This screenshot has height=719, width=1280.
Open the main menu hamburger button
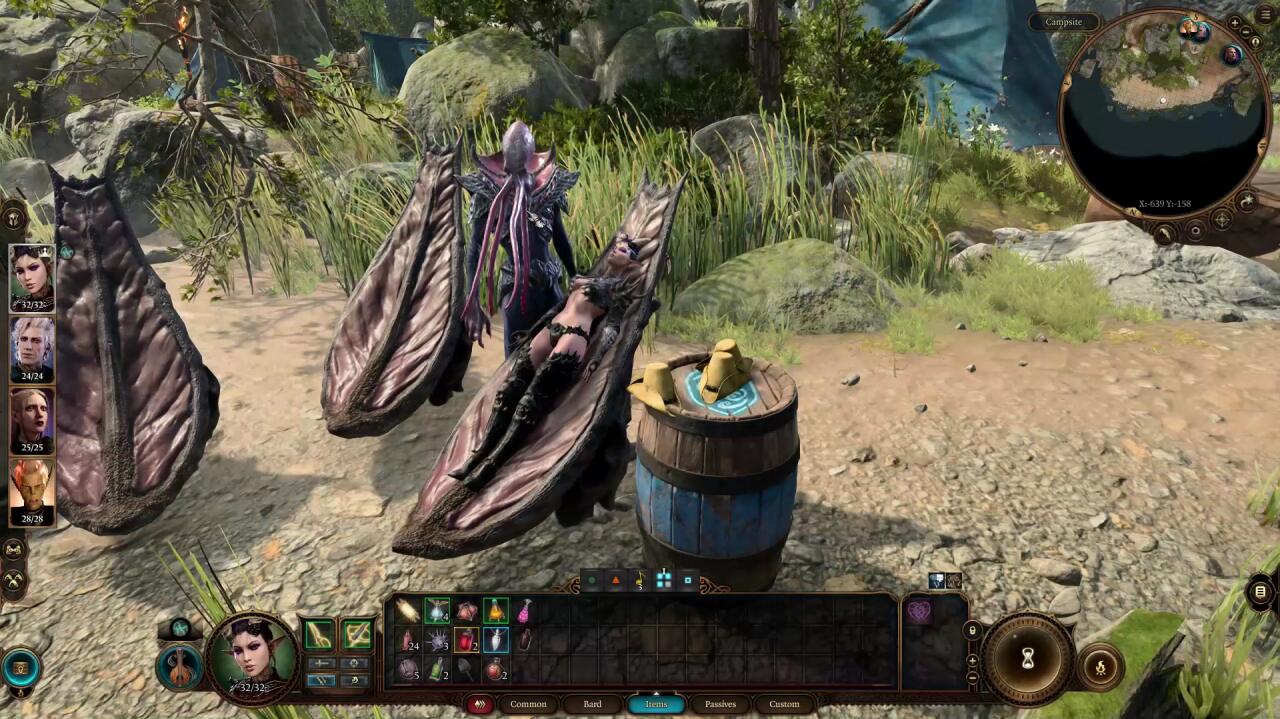[1265, 15]
